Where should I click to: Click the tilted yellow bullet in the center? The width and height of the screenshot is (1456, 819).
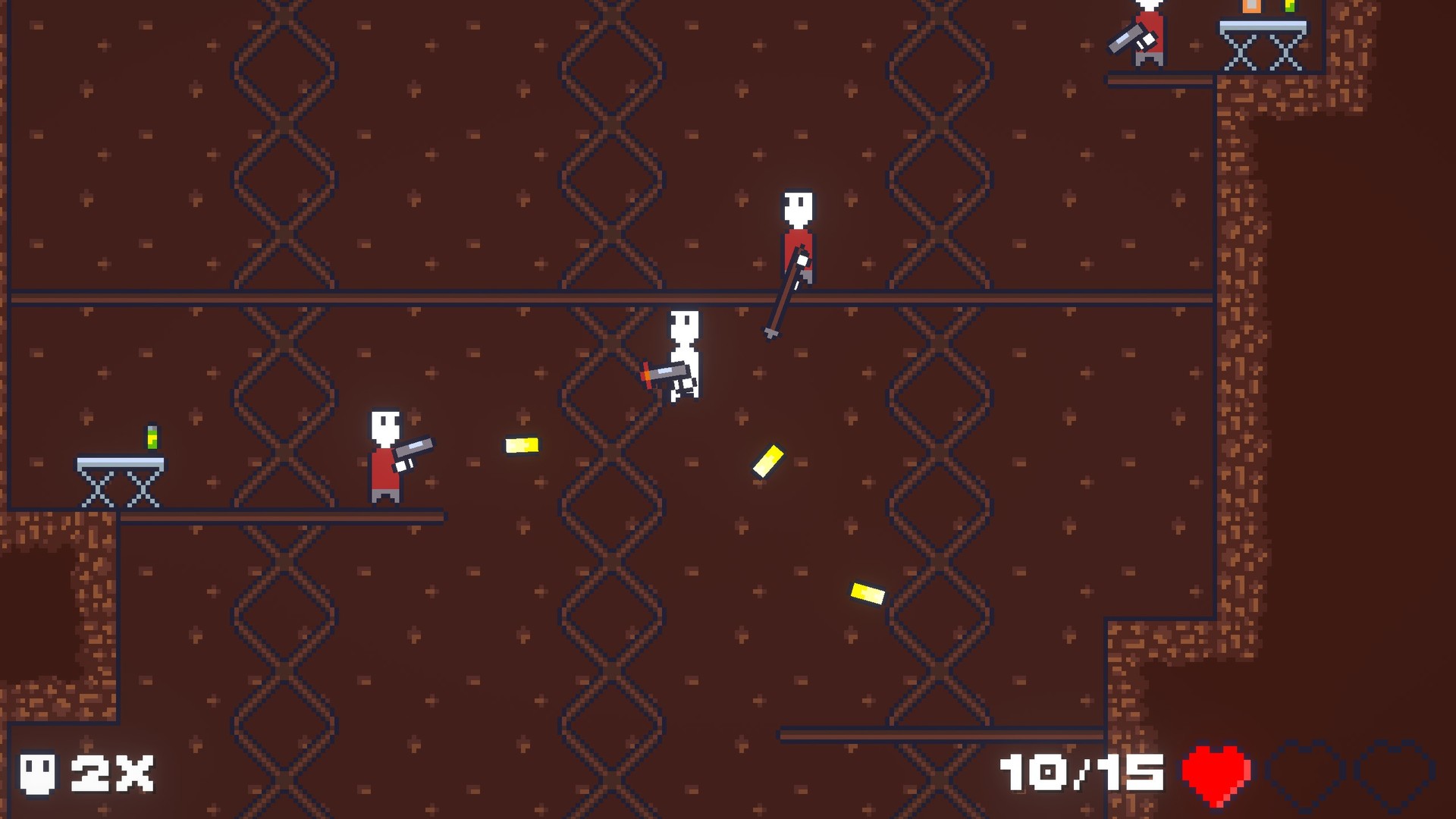767,460
